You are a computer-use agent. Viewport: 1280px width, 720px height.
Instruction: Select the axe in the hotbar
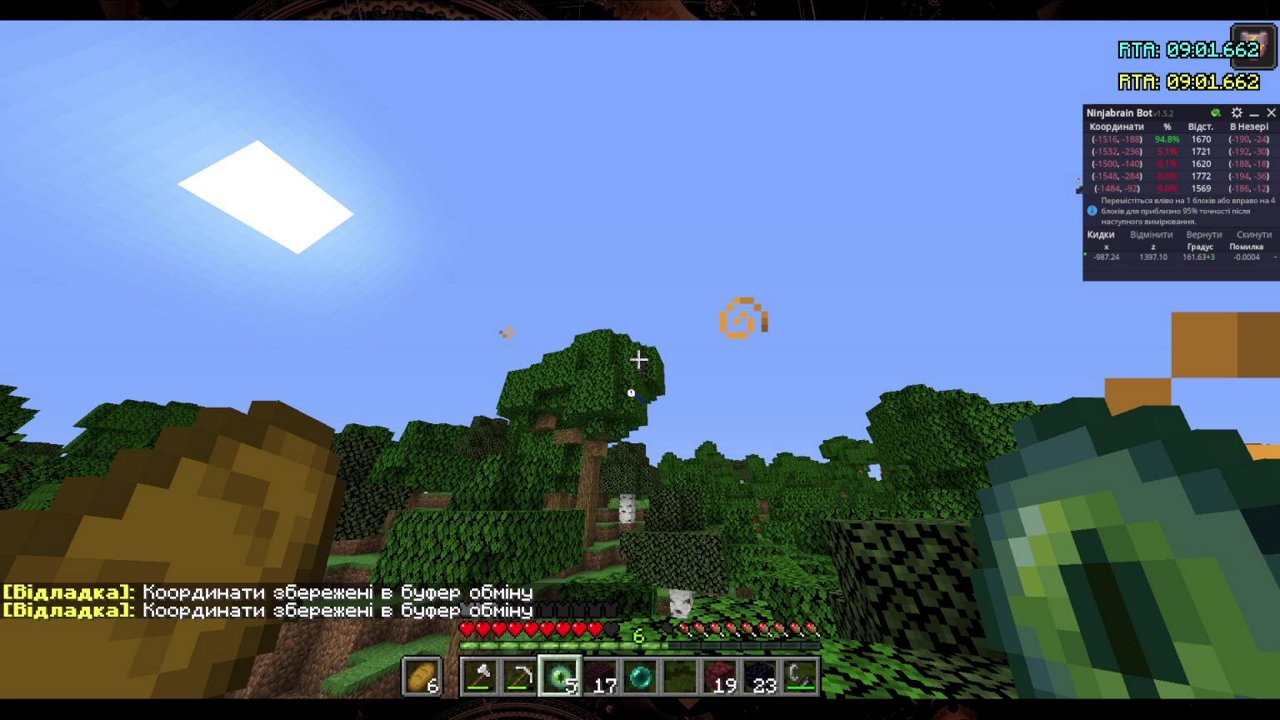480,673
